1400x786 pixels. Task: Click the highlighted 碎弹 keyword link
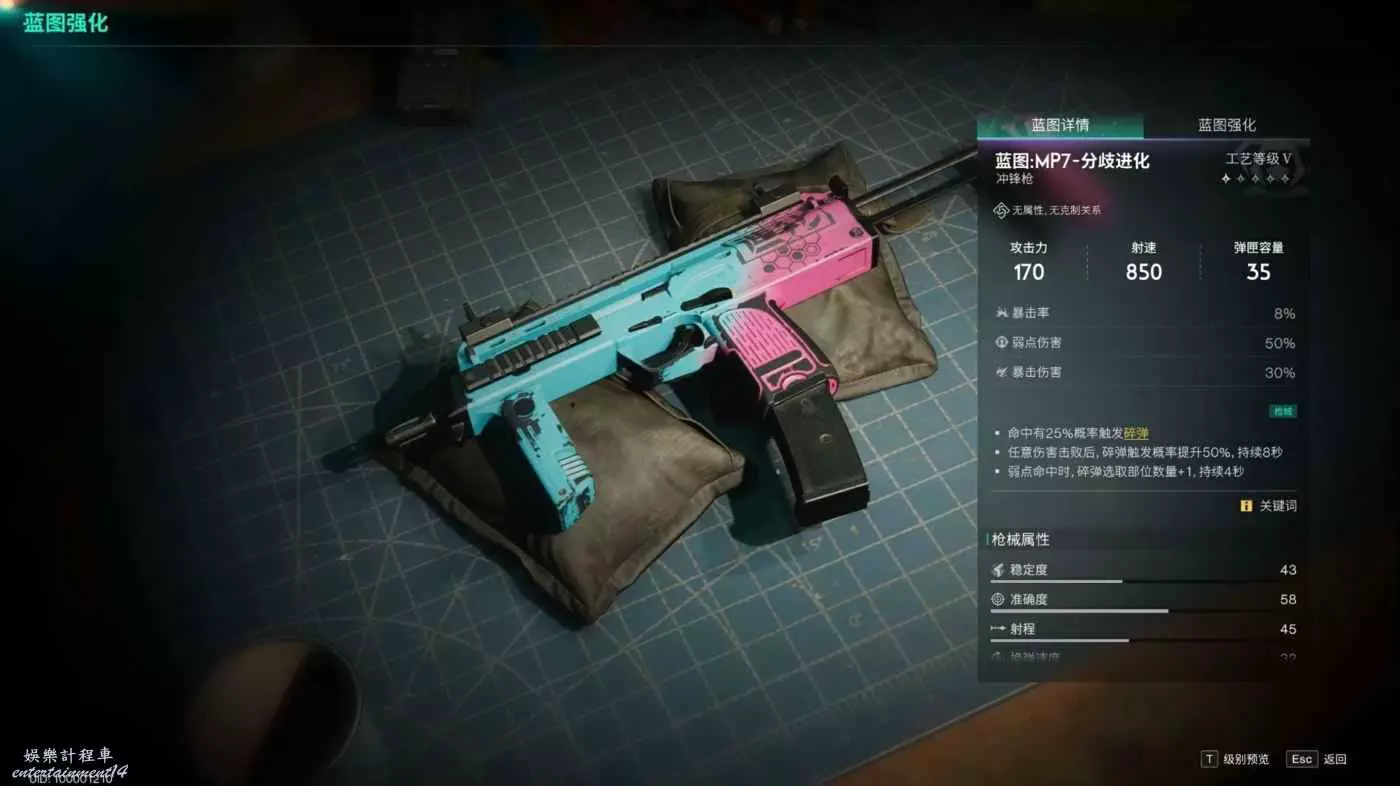(x=1136, y=433)
